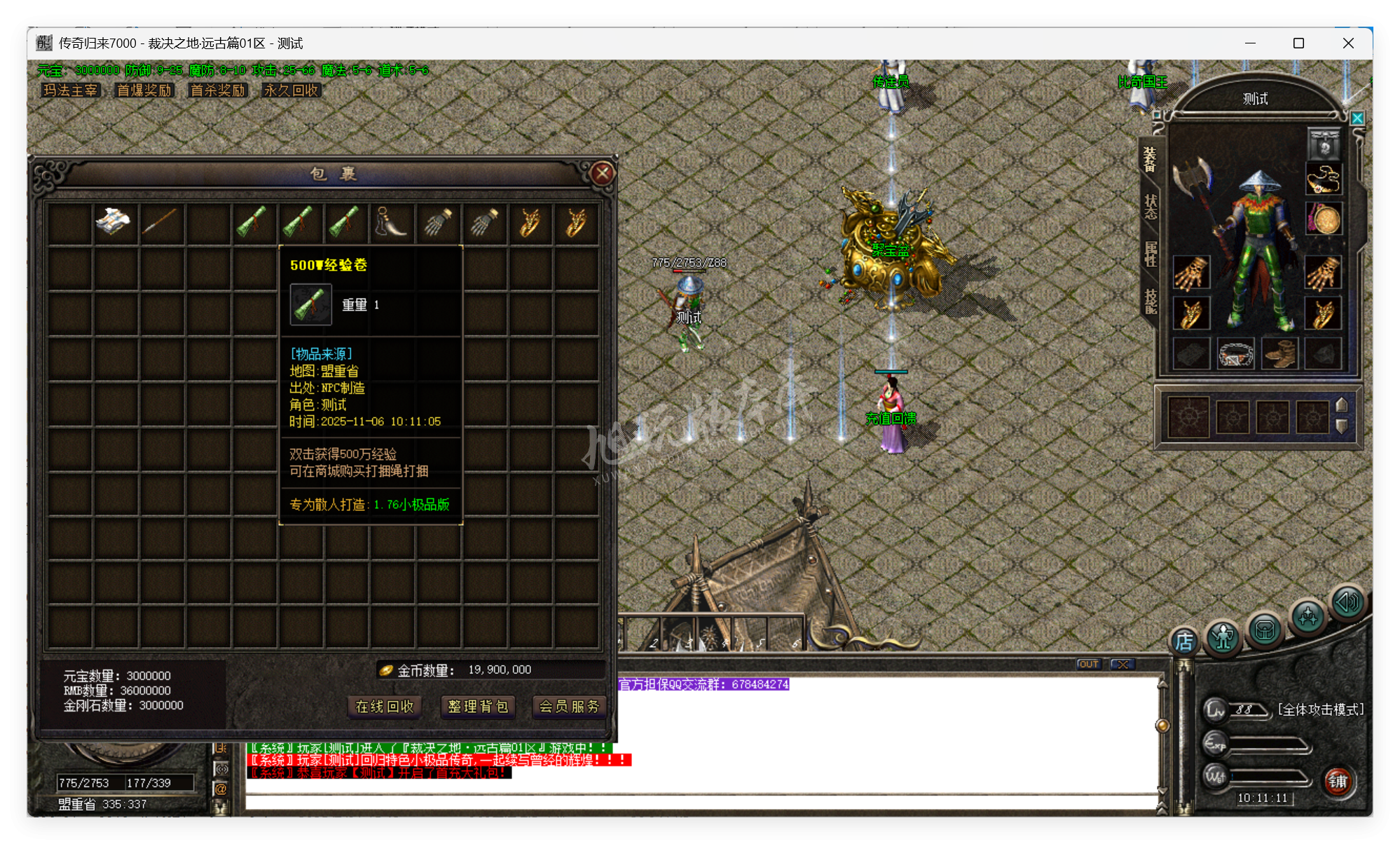The height and width of the screenshot is (844, 1400).
Task: Click the broadcast speaker icon in chat sidebar
Action: [x=222, y=769]
